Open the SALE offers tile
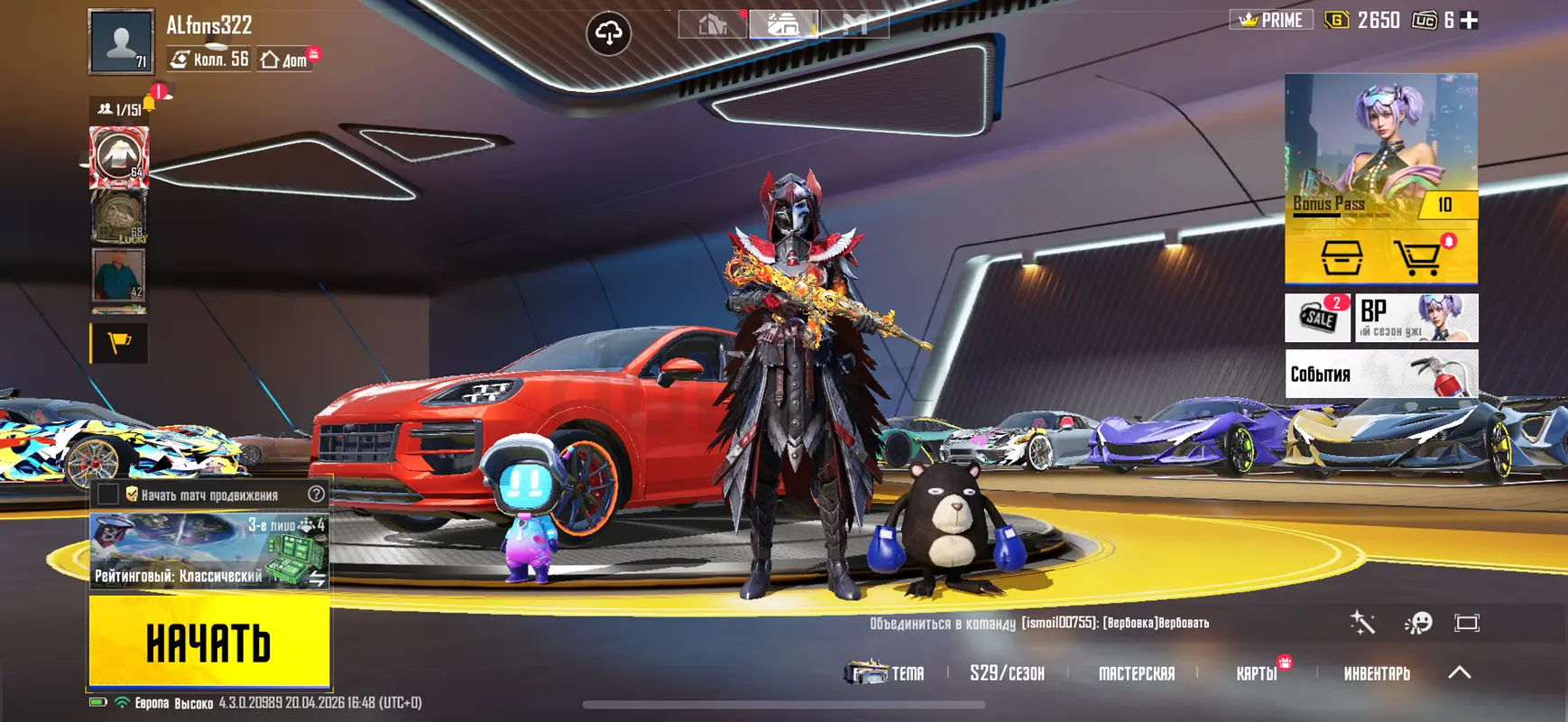 pyautogui.click(x=1318, y=317)
